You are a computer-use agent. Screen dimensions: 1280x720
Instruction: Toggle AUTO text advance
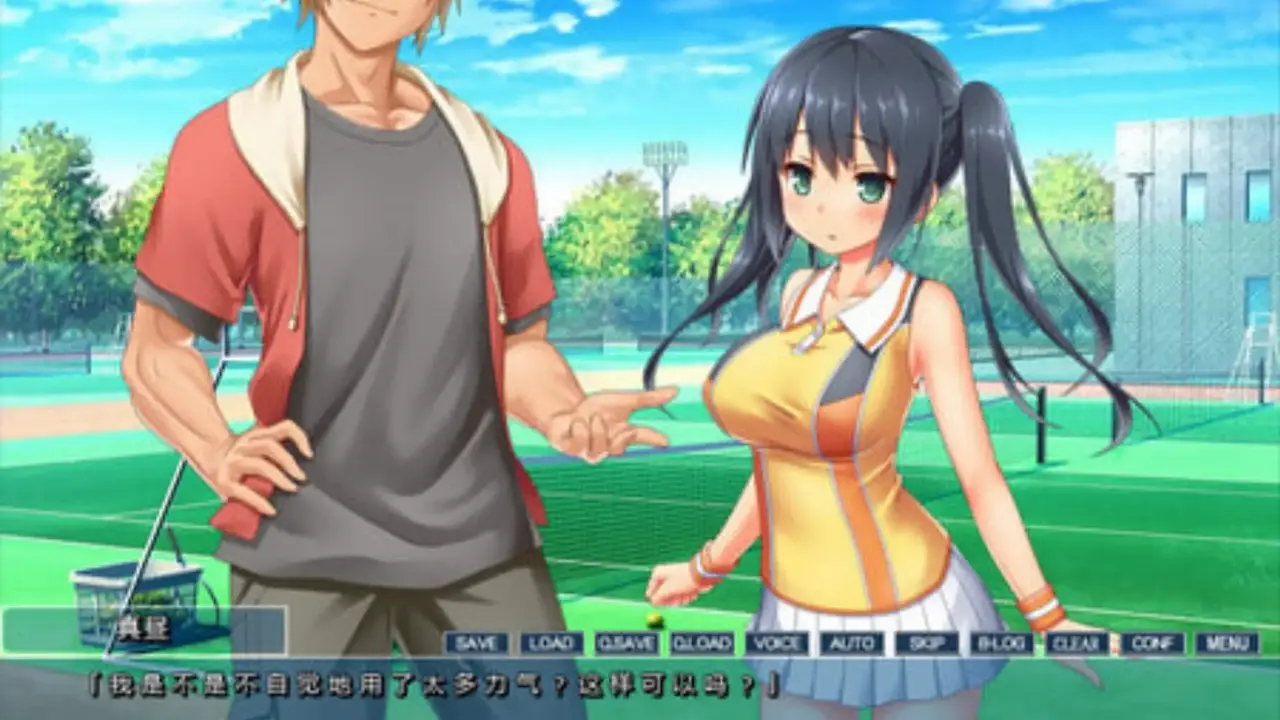point(852,643)
